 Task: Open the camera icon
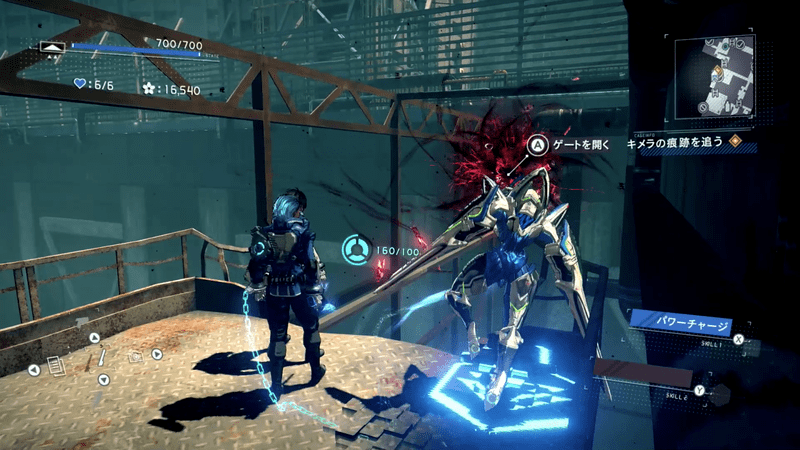coord(136,357)
